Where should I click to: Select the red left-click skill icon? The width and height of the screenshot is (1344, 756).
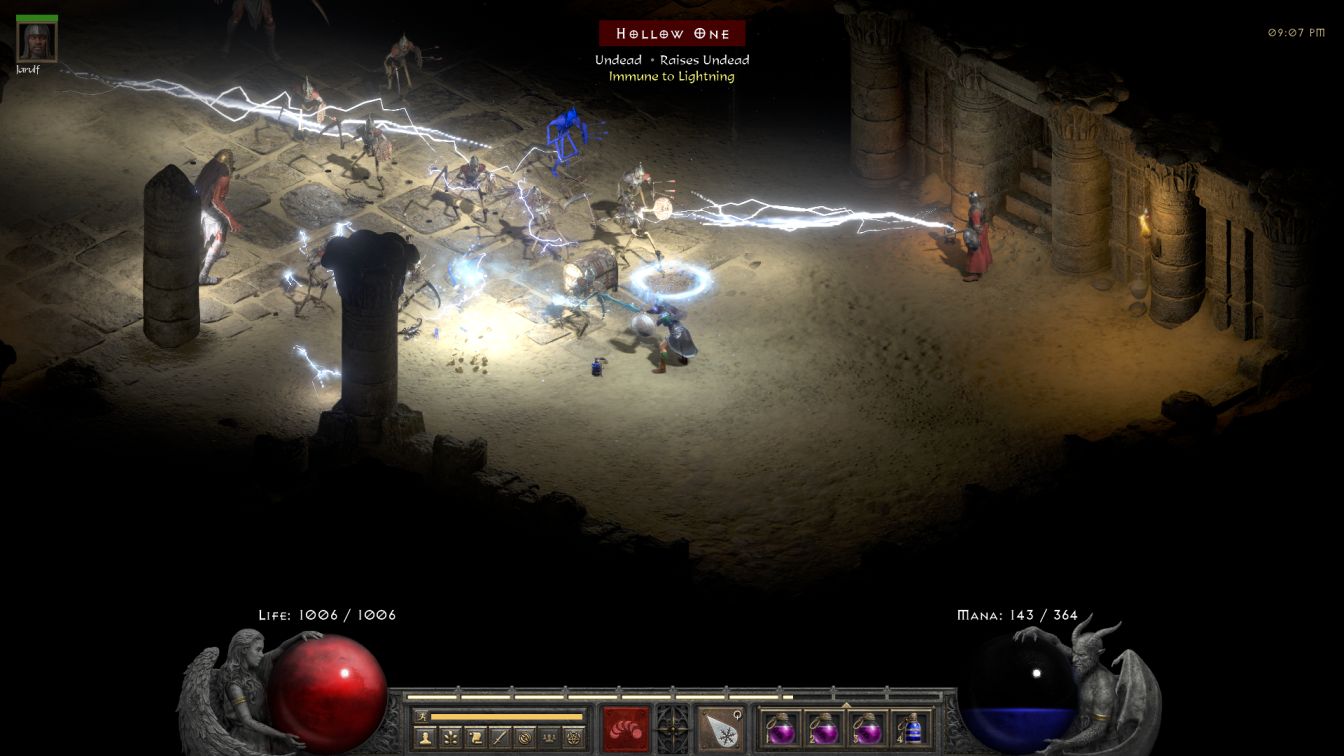[x=625, y=728]
